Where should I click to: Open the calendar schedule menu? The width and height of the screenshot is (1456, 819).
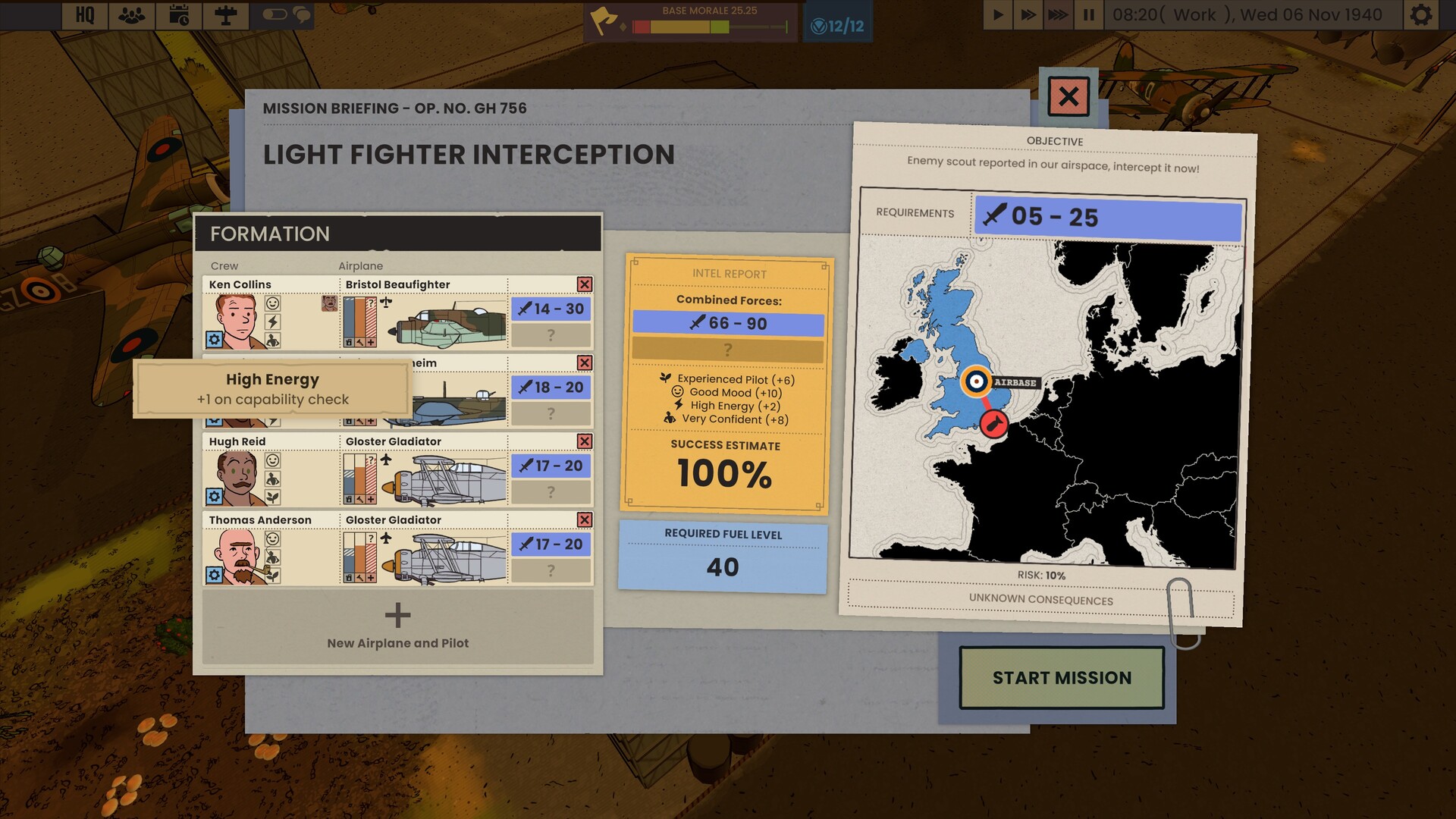(179, 15)
